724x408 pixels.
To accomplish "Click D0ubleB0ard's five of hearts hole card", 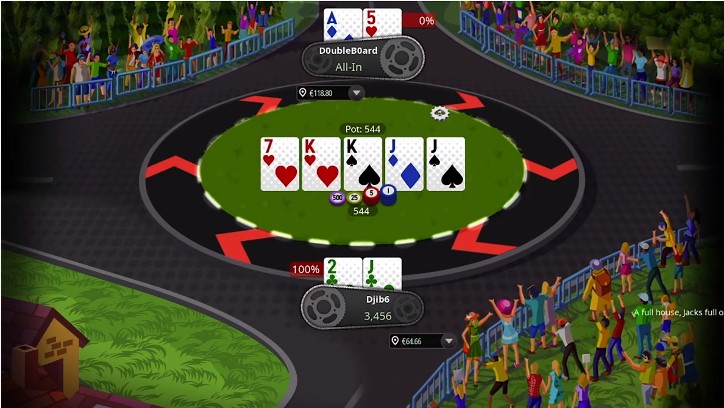I will (x=382, y=23).
